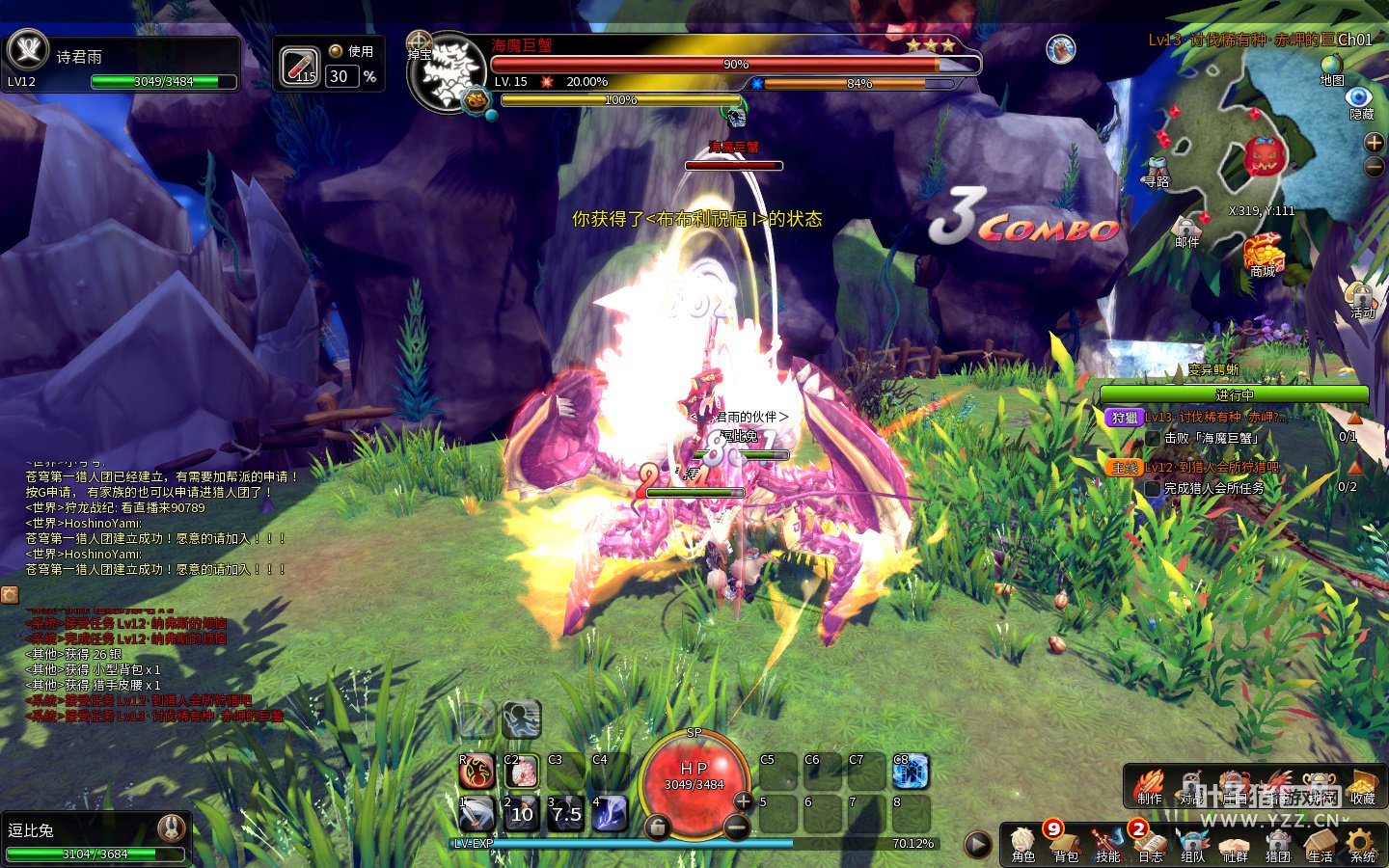Viewport: 1389px width, 868px height.
Task: Toggle the 隐藏 eye button
Action: tap(1360, 98)
